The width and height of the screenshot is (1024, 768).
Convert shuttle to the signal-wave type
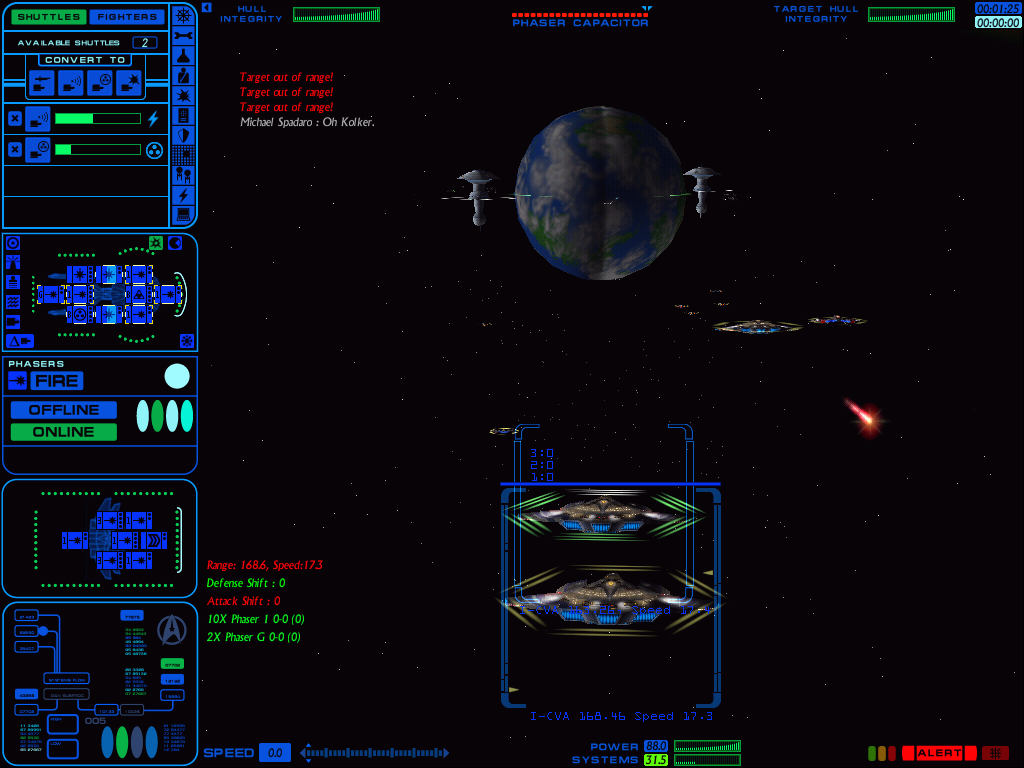pyautogui.click(x=70, y=84)
